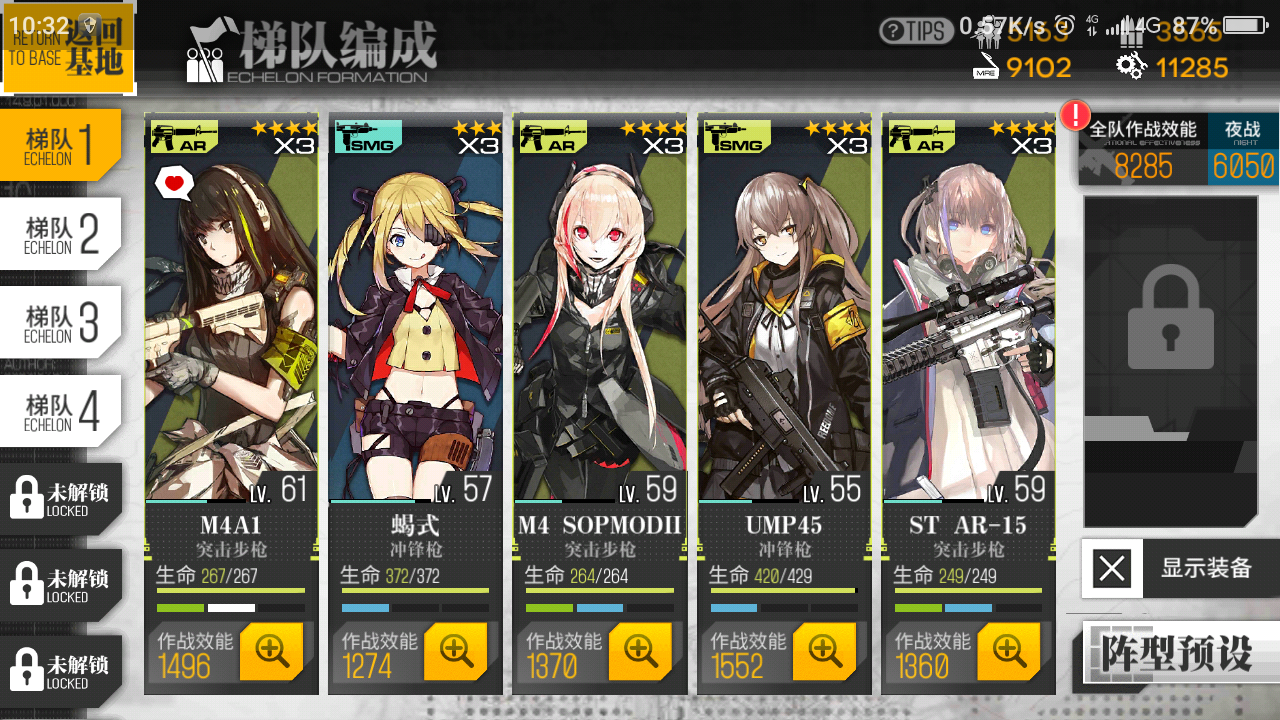Click UMP45's health bar showing 420/429
Viewport: 1280px width, 720px height.
pos(785,576)
